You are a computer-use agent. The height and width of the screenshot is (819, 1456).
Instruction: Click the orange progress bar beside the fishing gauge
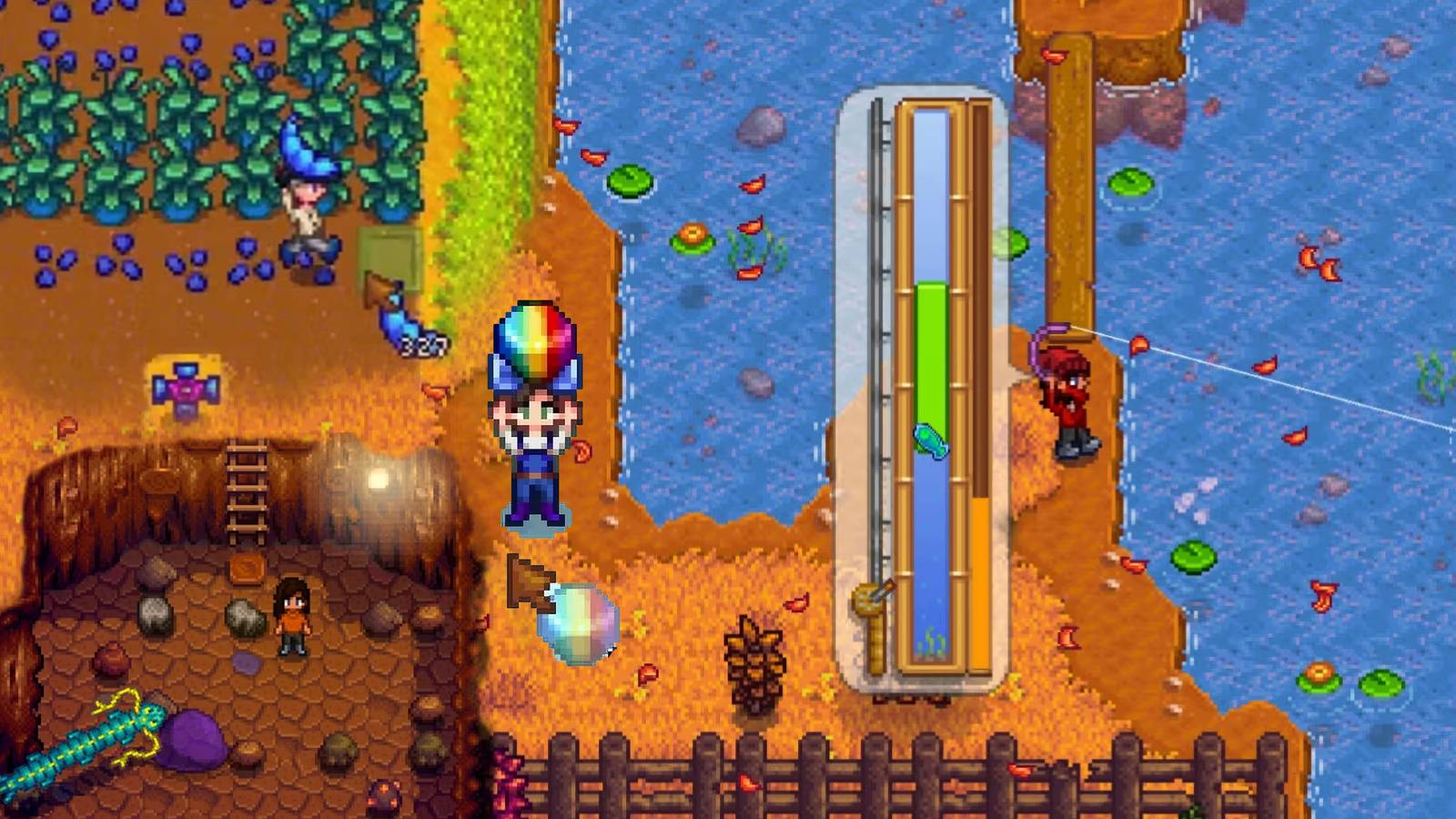[981, 591]
